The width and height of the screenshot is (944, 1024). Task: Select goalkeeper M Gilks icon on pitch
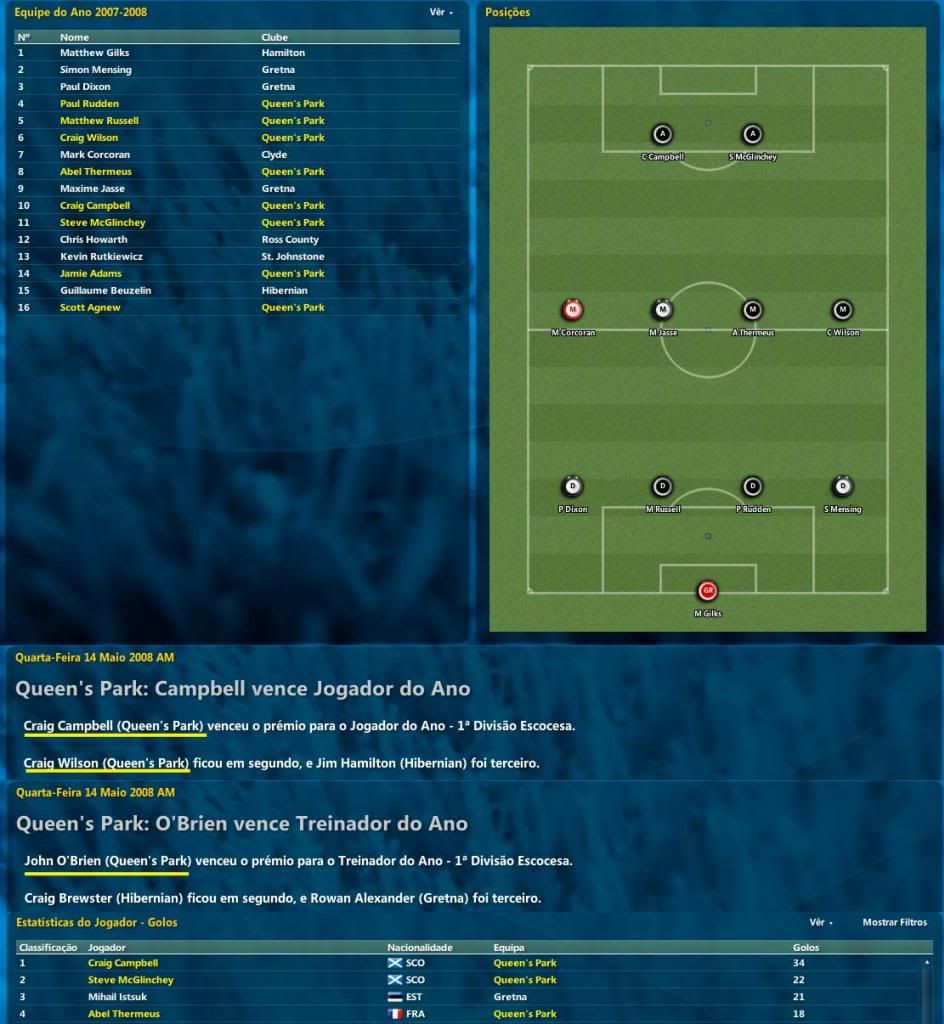[x=708, y=591]
